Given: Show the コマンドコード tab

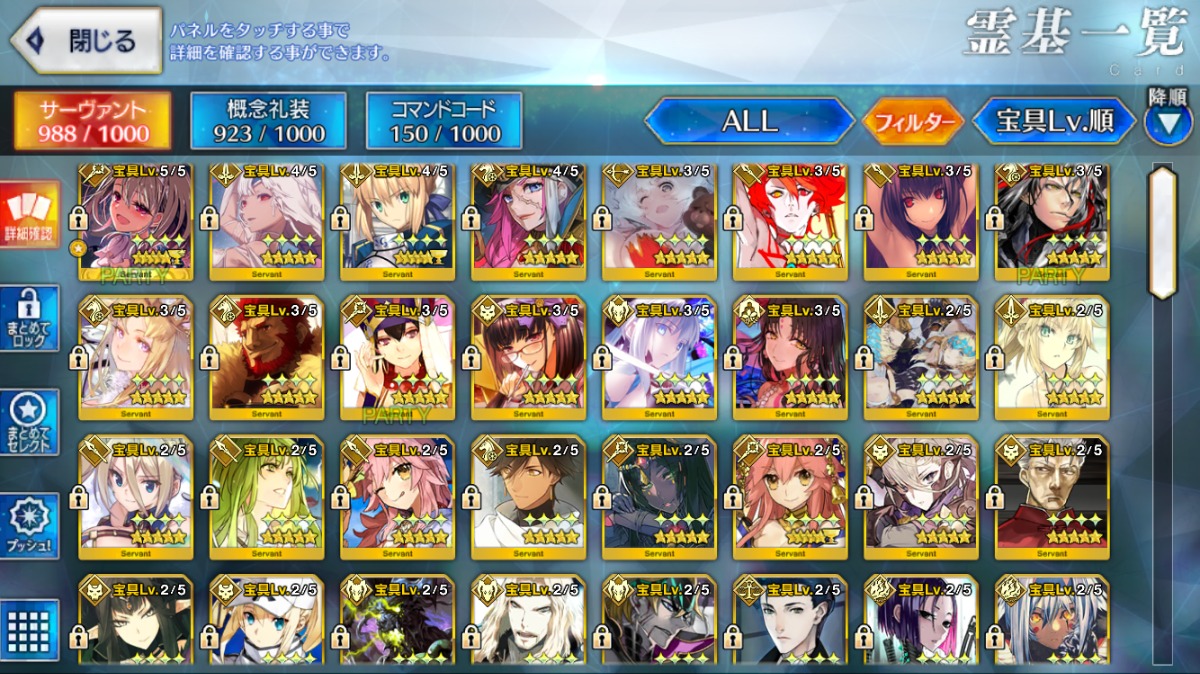Looking at the screenshot, I should pos(444,122).
